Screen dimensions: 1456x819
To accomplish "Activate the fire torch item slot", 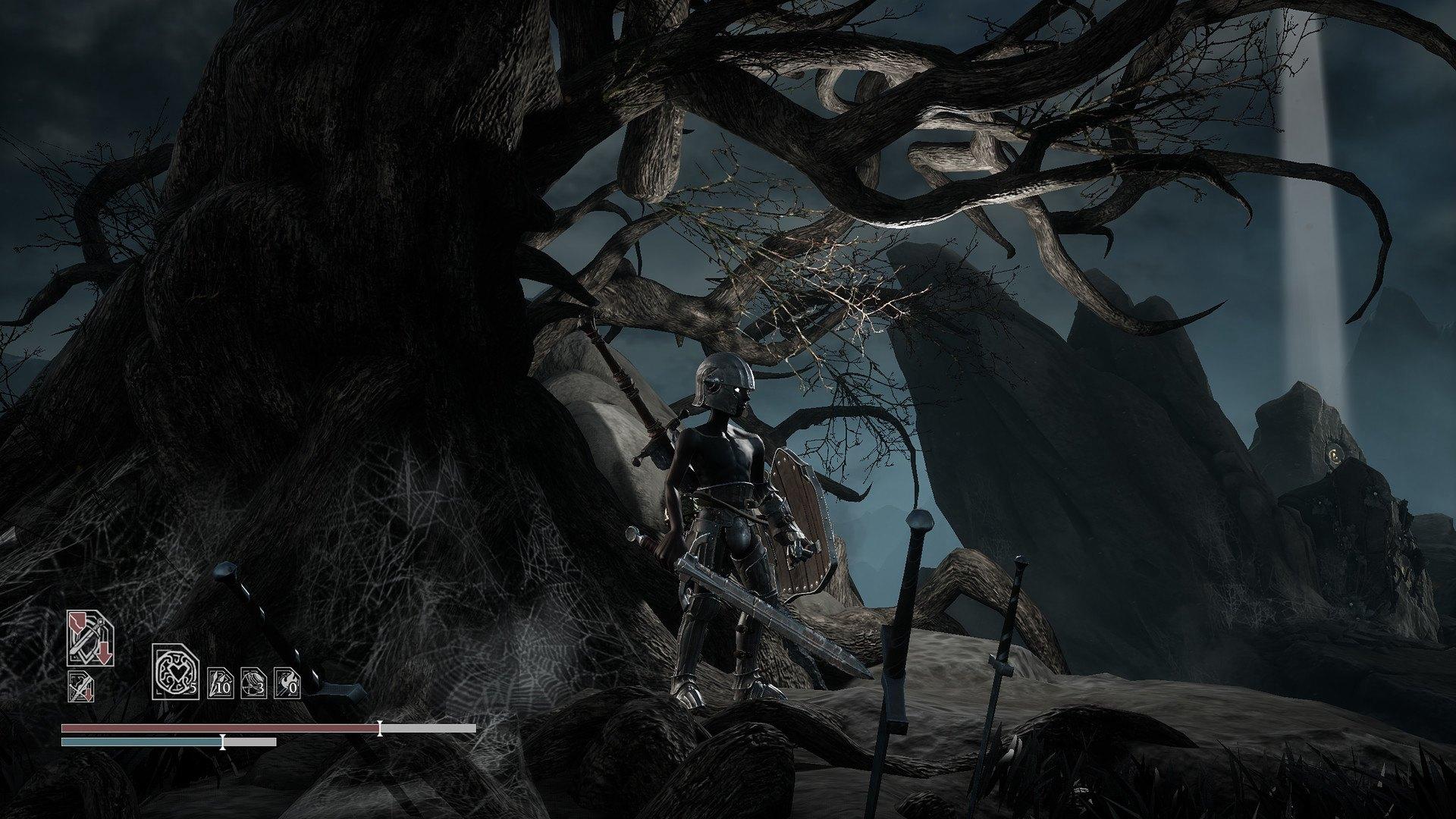I will click(x=287, y=682).
